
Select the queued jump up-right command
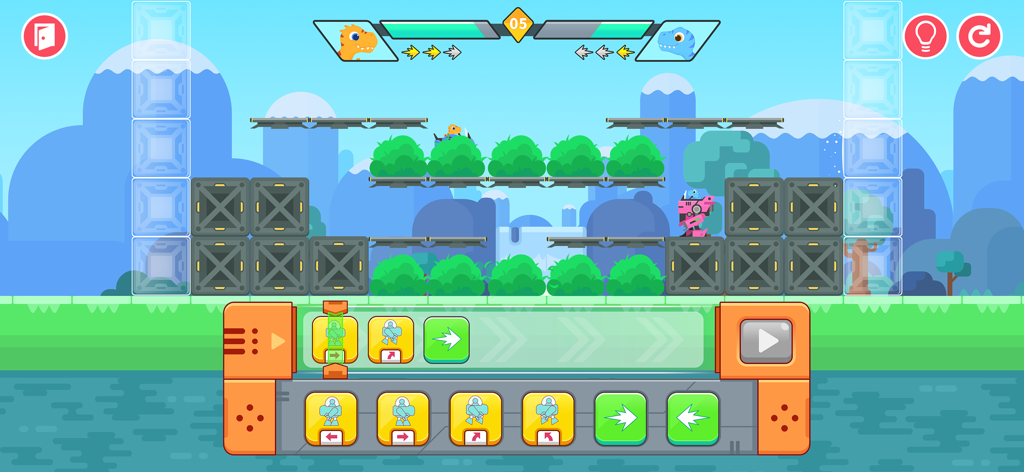pyautogui.click(x=391, y=340)
